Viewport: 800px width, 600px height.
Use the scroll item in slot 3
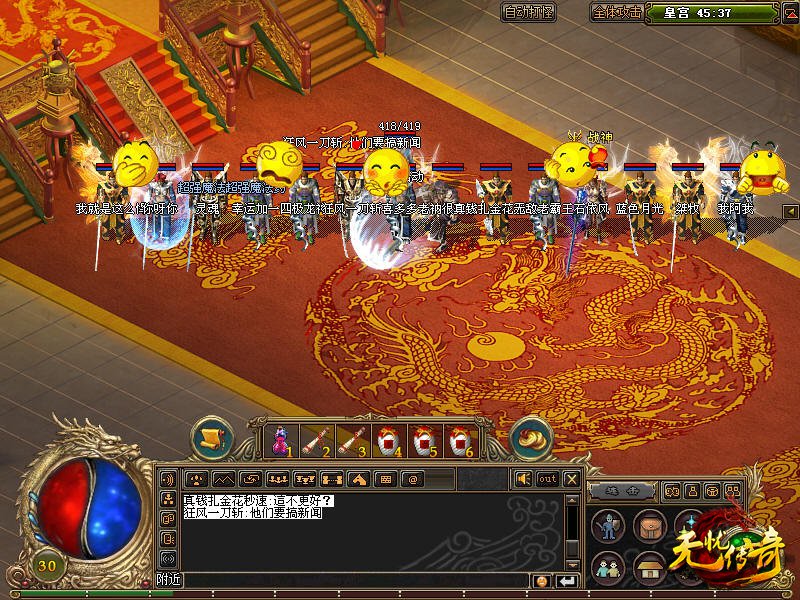pyautogui.click(x=351, y=438)
